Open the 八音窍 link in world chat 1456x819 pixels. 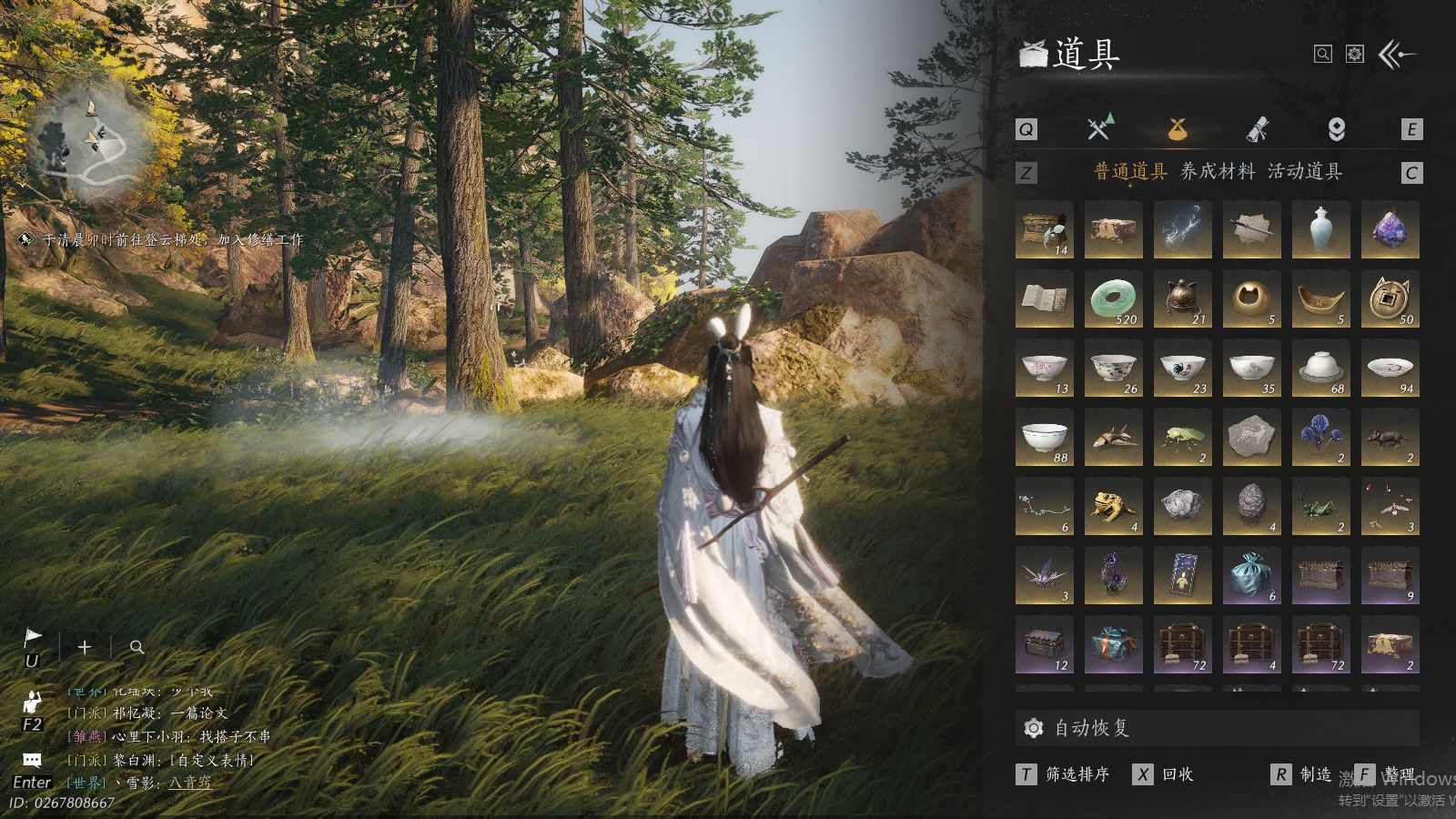tap(189, 783)
